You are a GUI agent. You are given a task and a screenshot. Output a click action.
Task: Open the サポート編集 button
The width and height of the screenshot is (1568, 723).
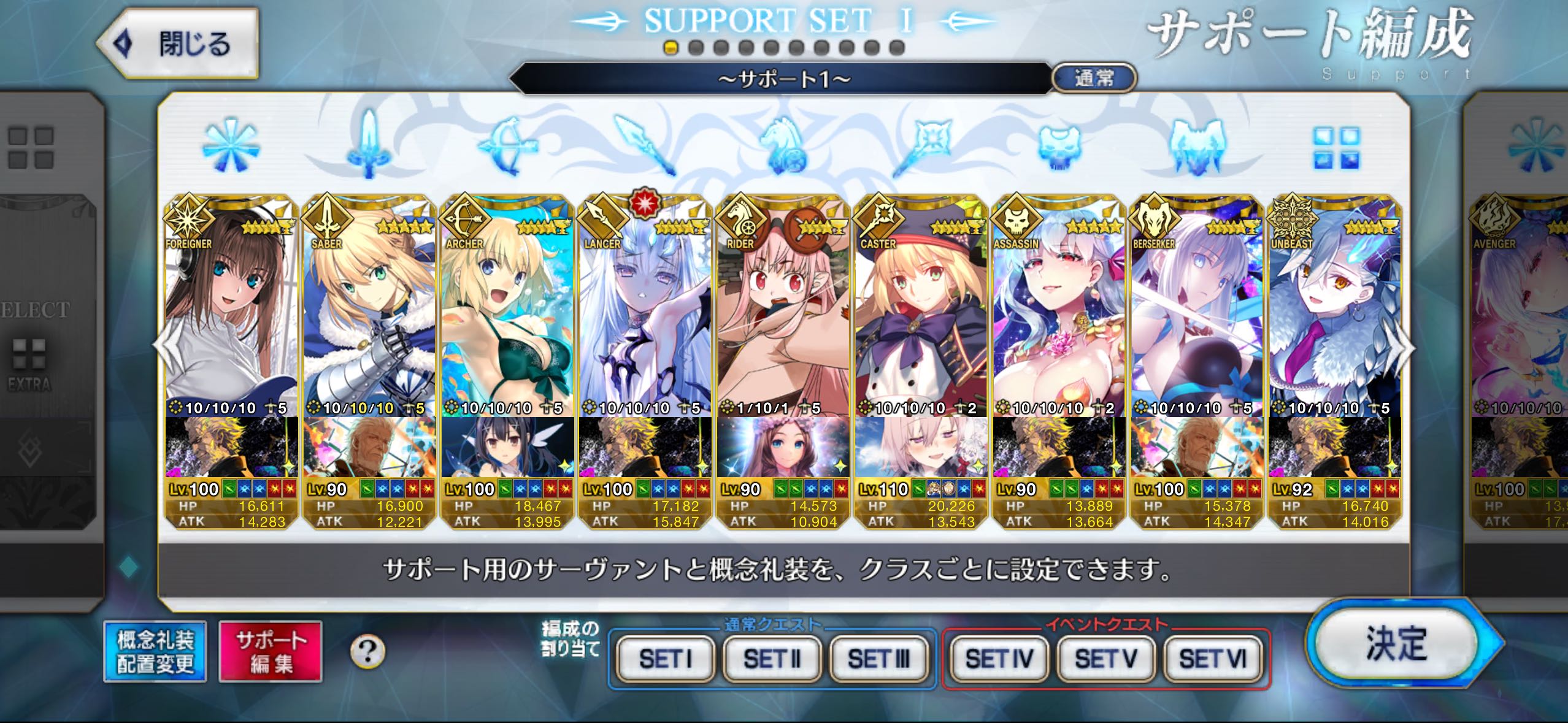tap(271, 651)
